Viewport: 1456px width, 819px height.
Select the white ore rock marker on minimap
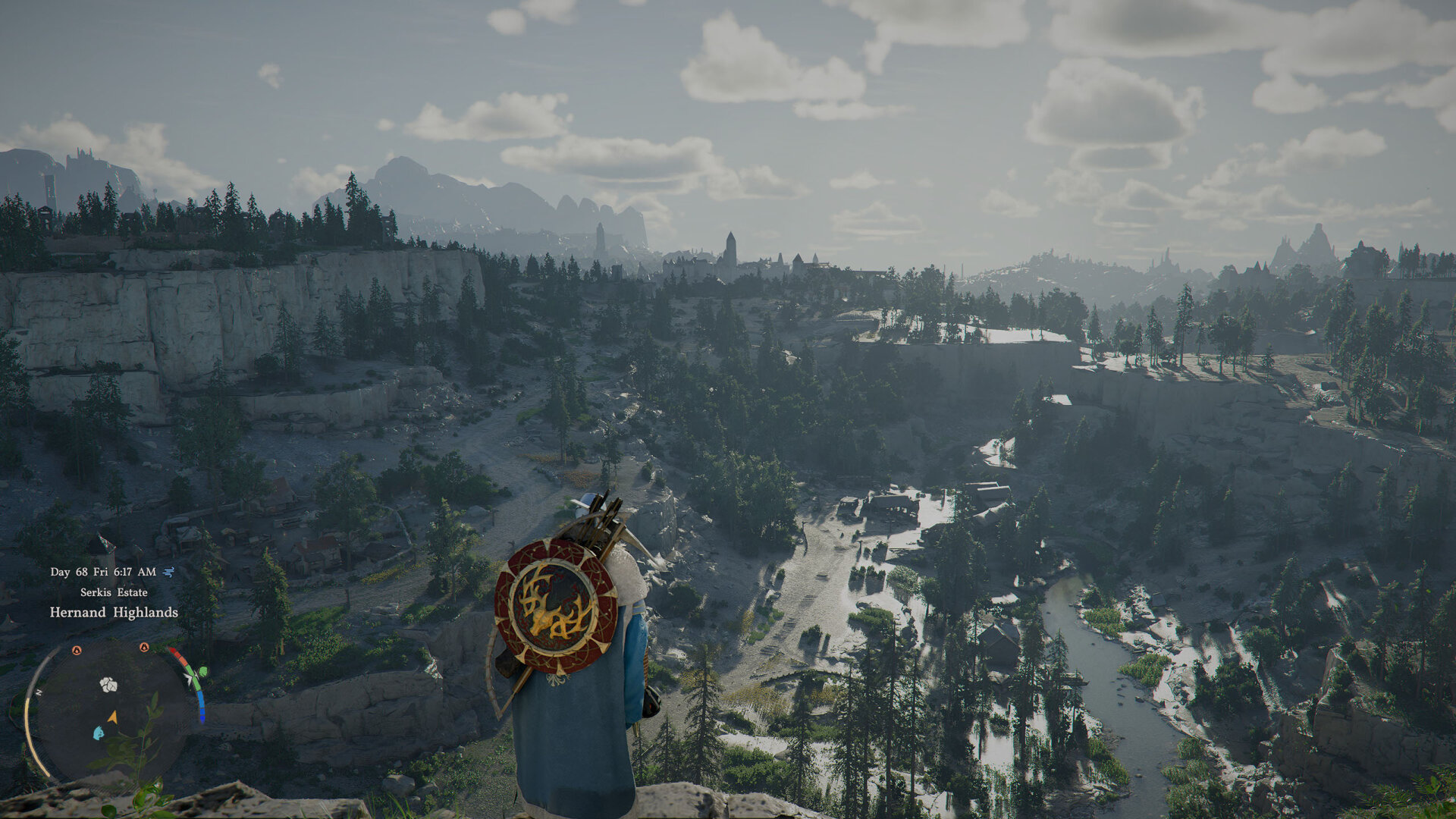(x=108, y=685)
